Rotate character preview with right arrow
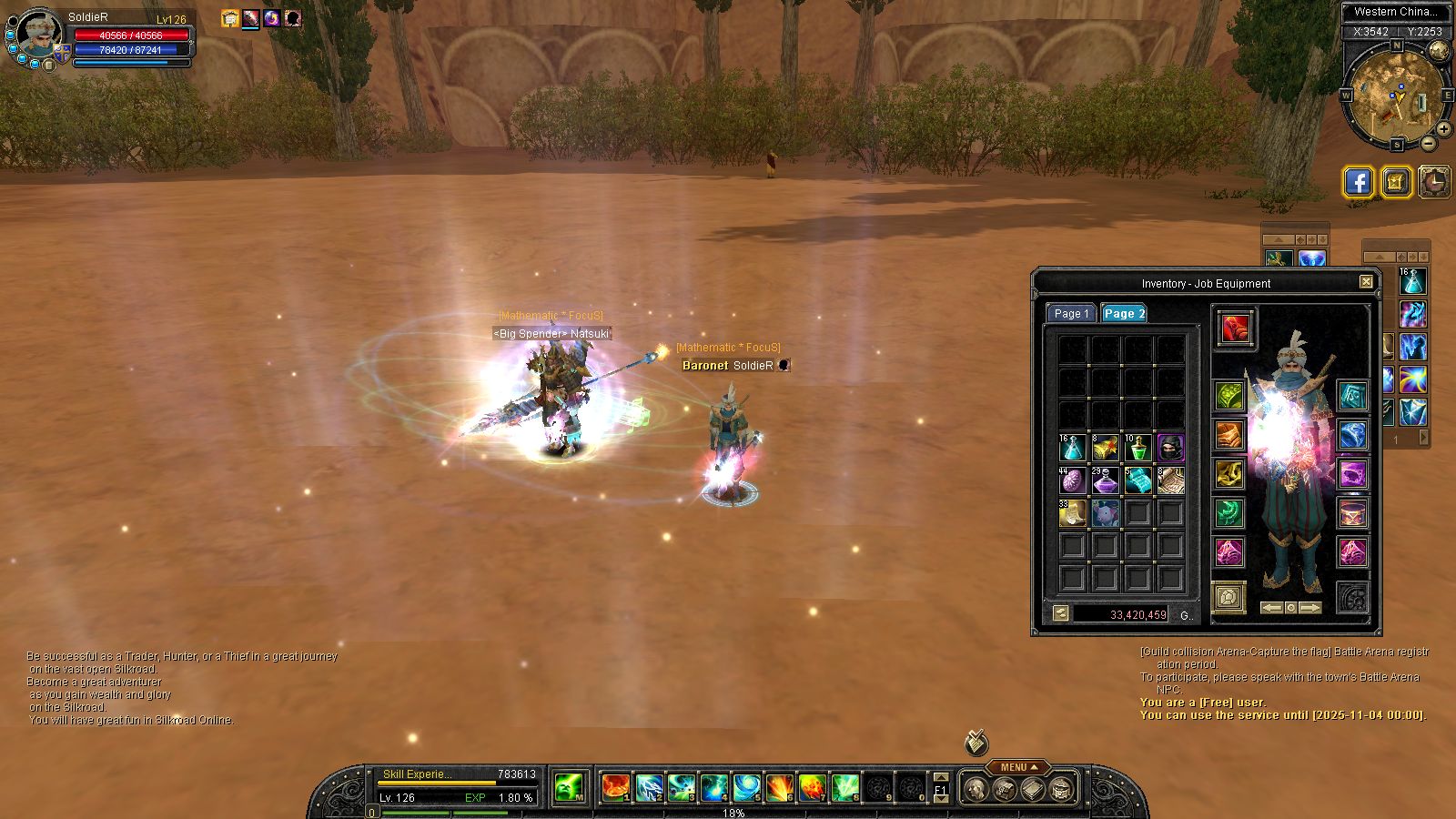This screenshot has height=819, width=1456. [x=1309, y=607]
